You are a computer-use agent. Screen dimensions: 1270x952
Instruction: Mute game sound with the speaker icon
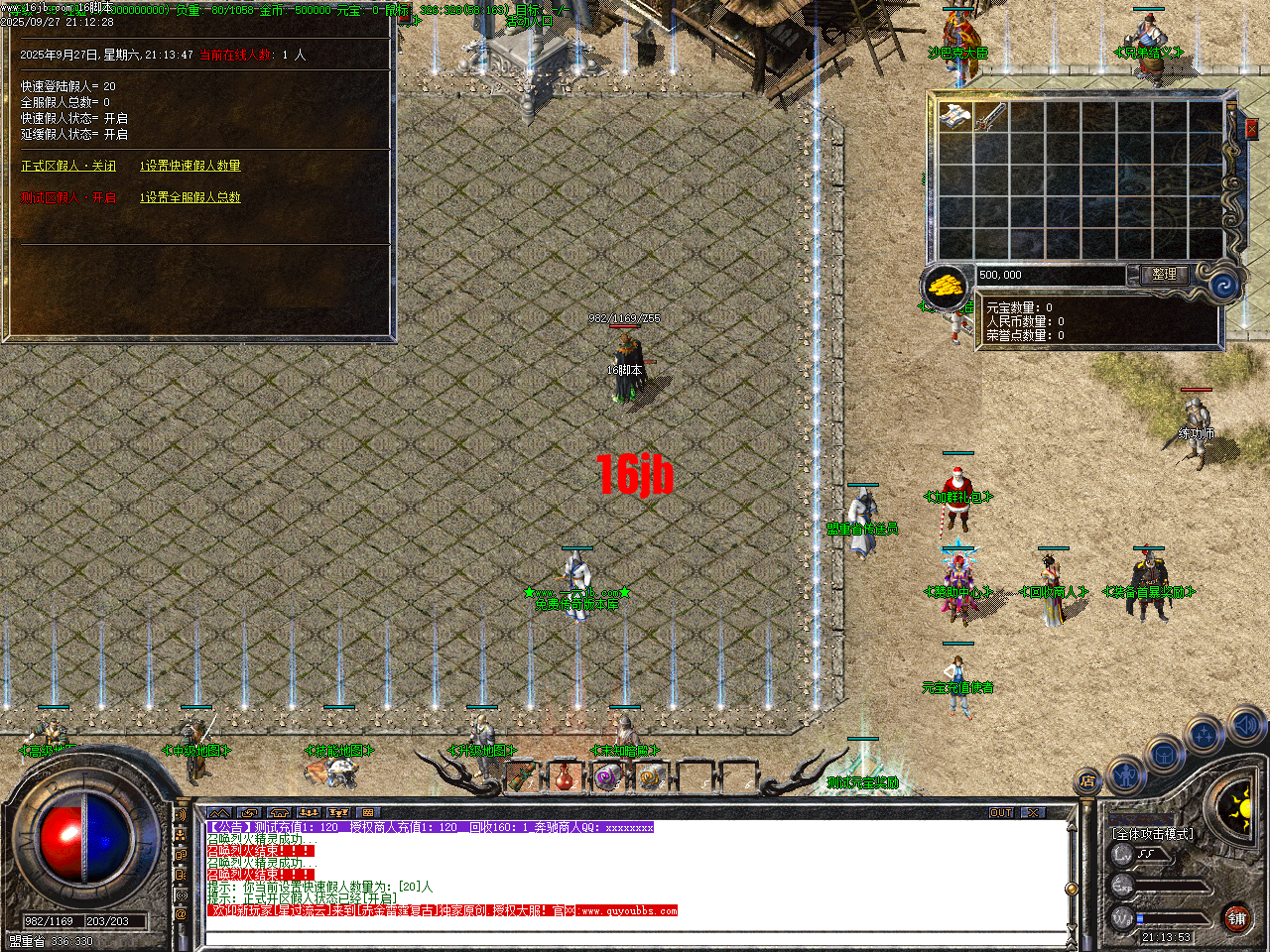(x=1246, y=722)
